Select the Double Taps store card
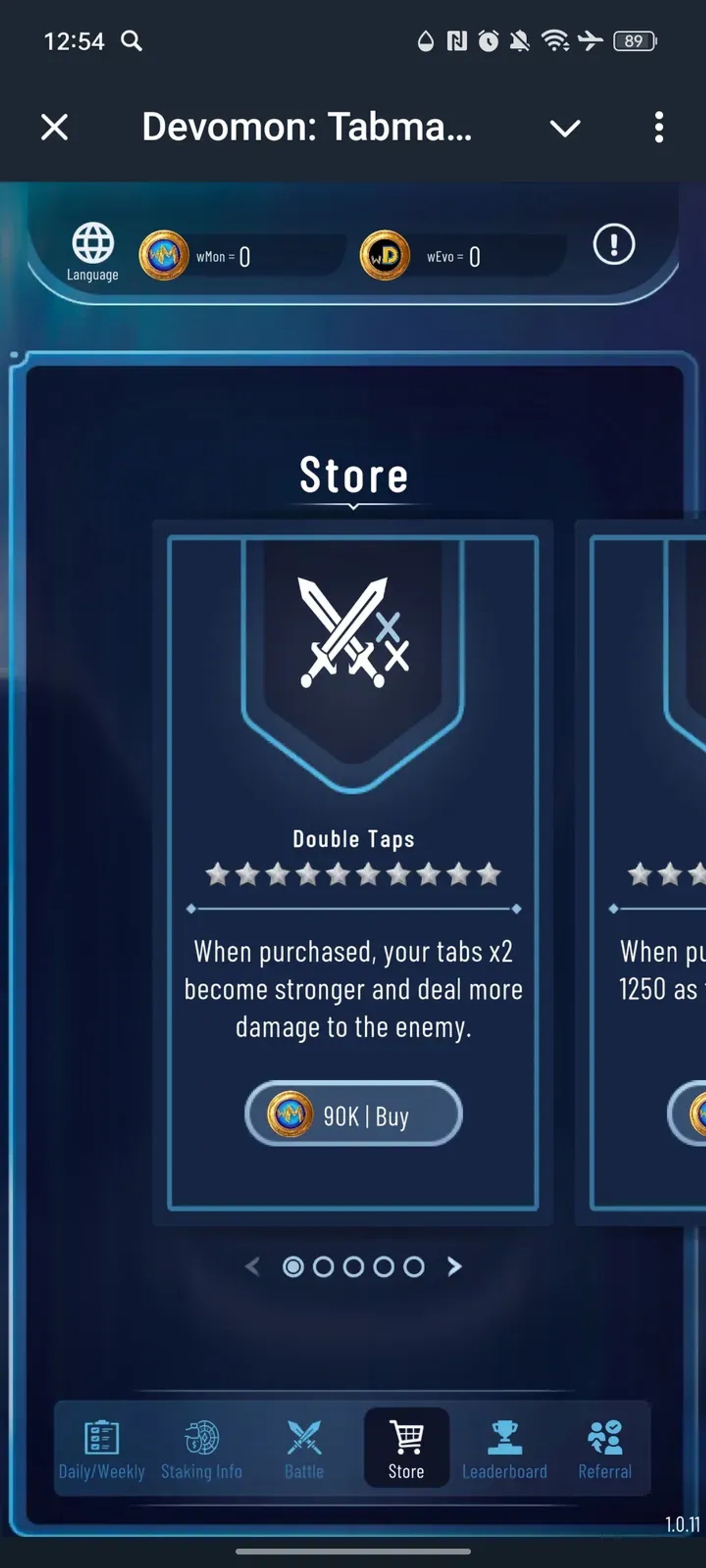The image size is (706, 1568). (353, 791)
